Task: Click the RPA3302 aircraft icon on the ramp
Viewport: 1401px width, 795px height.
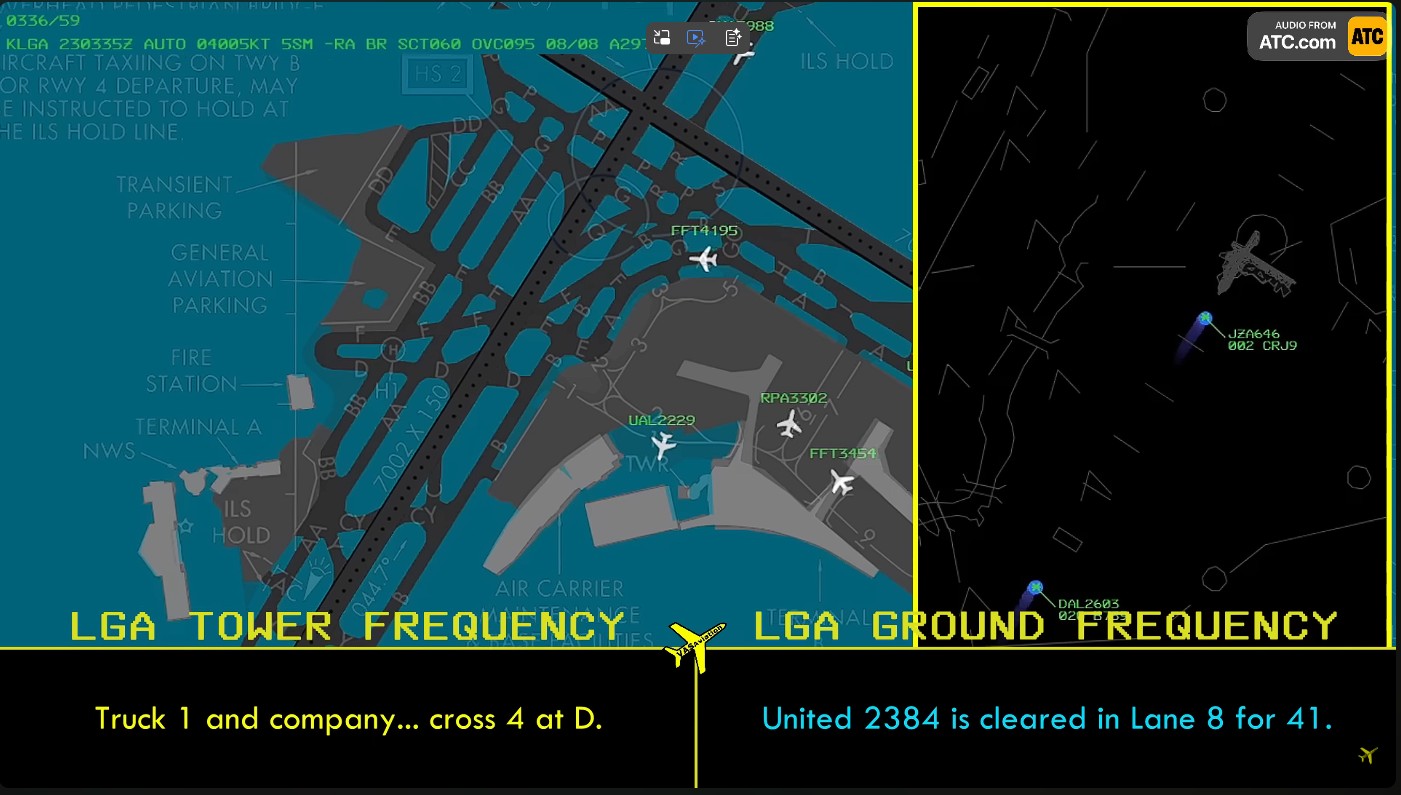Action: [x=789, y=425]
